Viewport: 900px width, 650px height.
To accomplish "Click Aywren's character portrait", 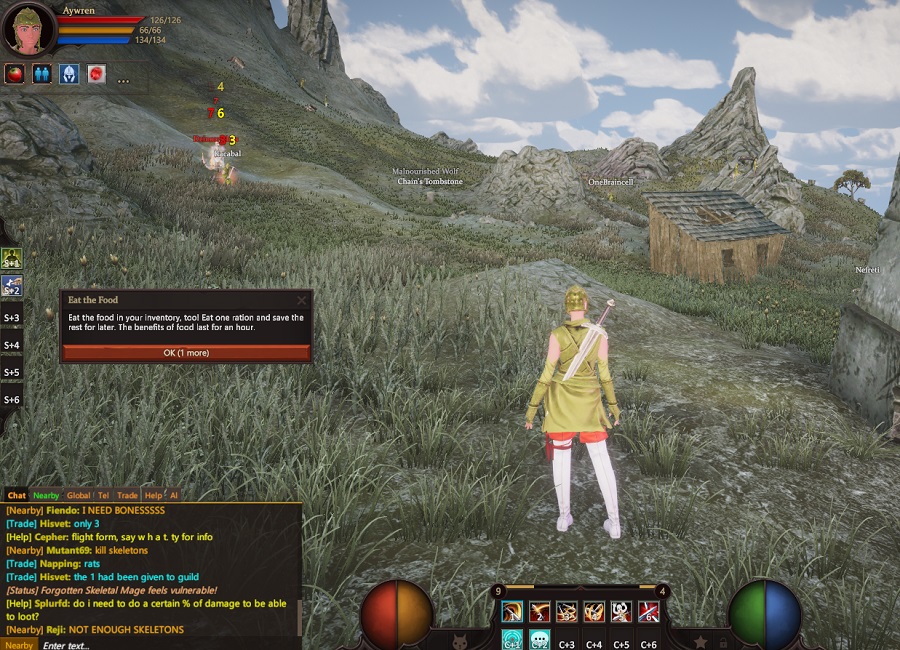I will (28, 30).
